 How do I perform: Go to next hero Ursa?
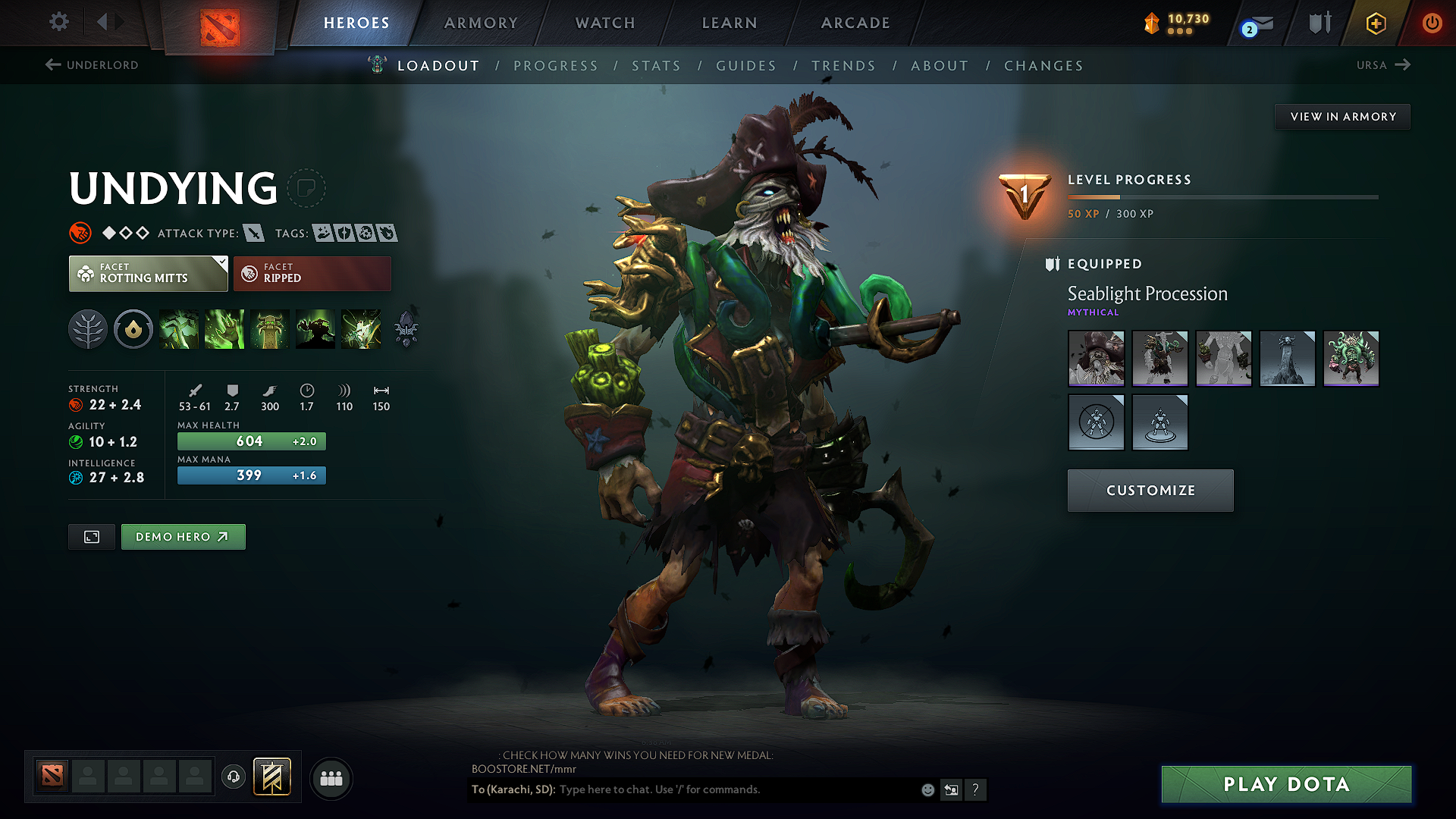click(1382, 65)
